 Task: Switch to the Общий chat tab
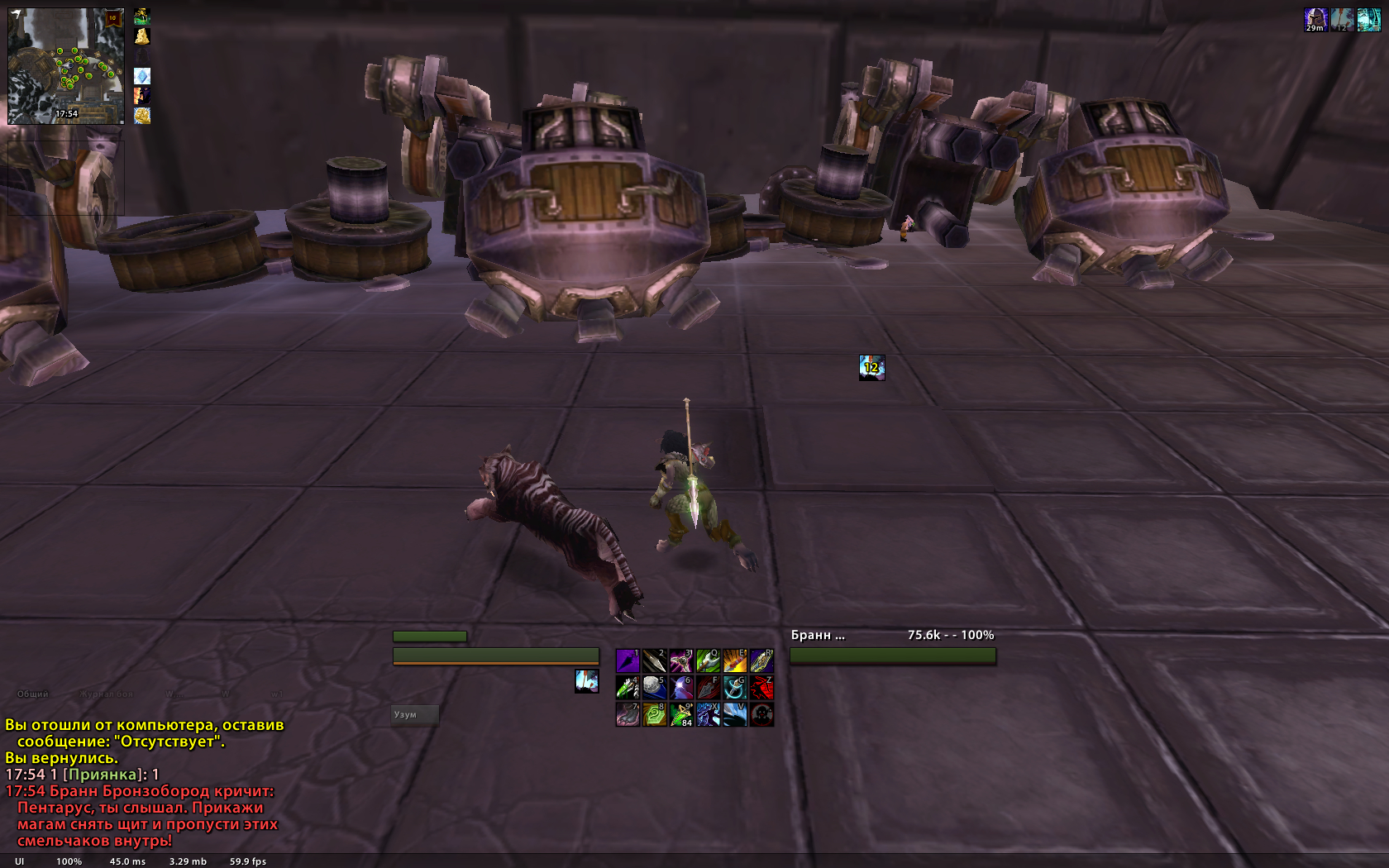click(x=33, y=694)
